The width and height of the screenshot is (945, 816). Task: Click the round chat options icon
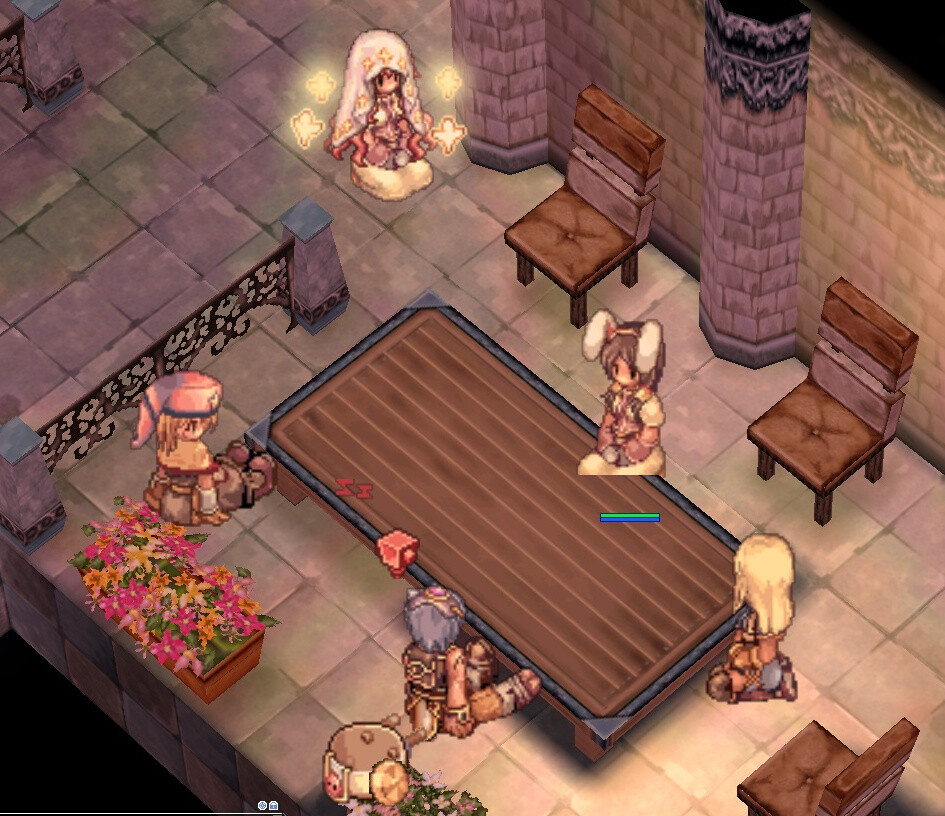click(262, 805)
